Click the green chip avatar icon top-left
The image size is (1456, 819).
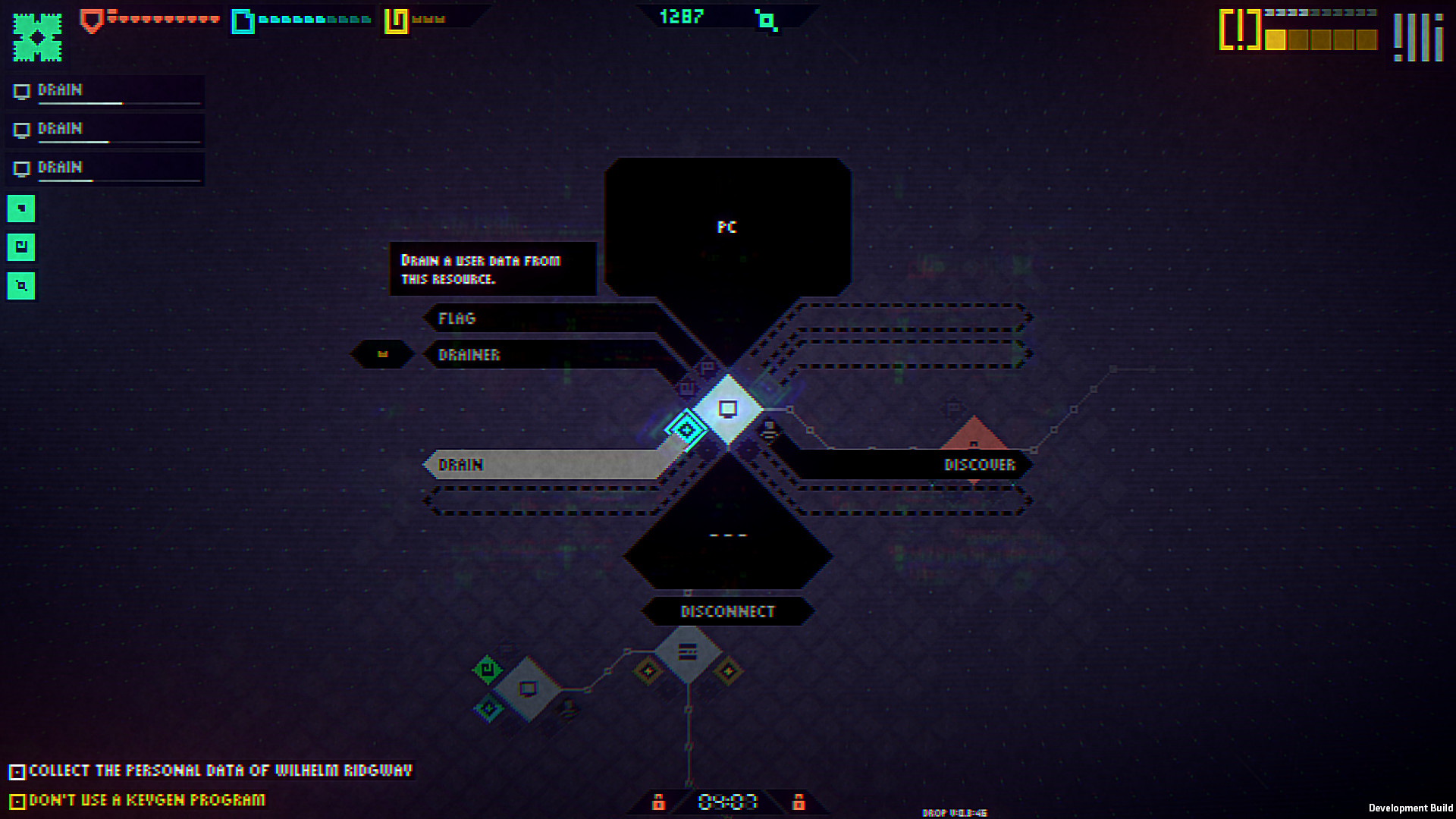[x=36, y=36]
